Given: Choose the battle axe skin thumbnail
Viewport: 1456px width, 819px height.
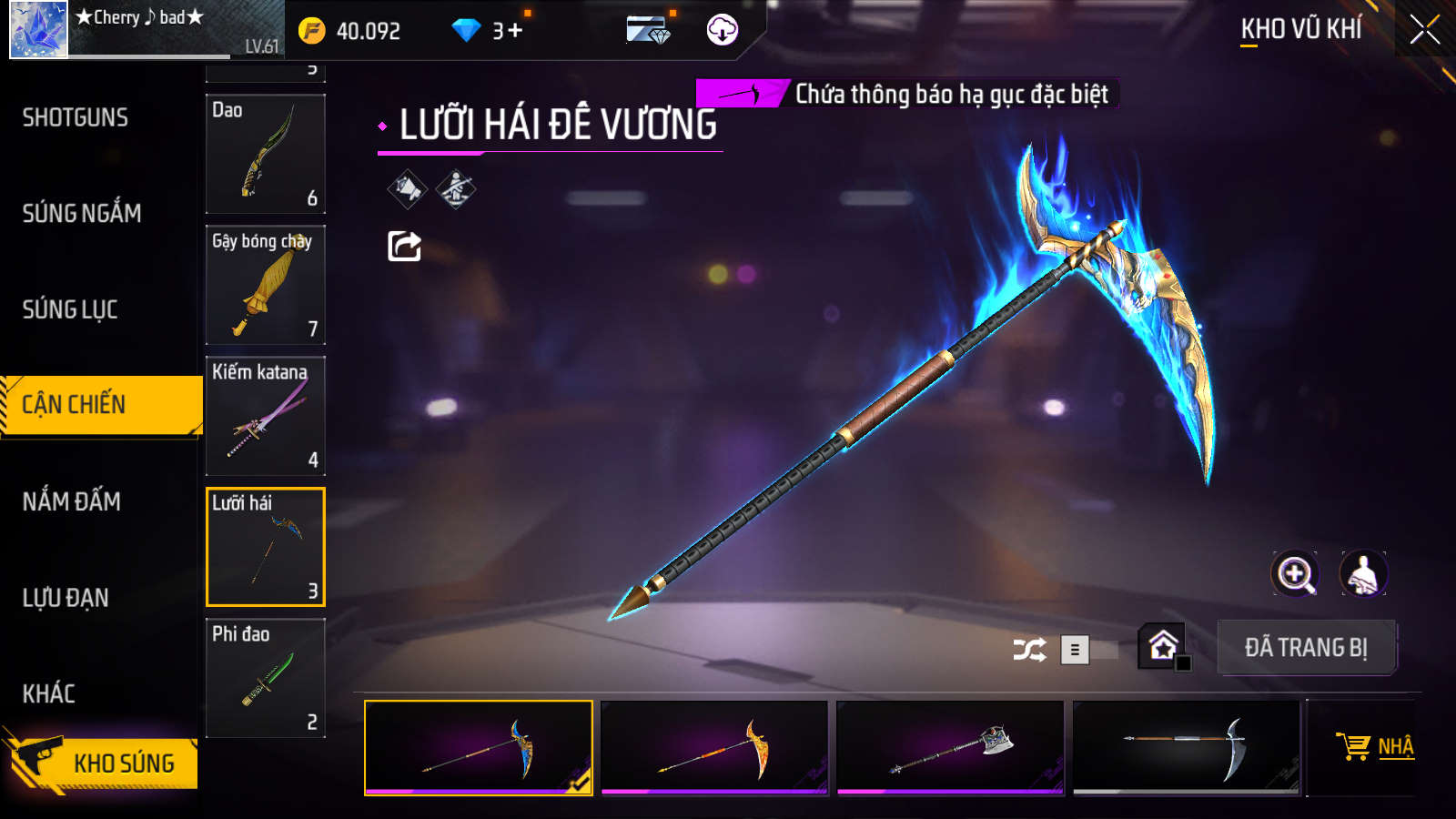Looking at the screenshot, I should pos(950,747).
